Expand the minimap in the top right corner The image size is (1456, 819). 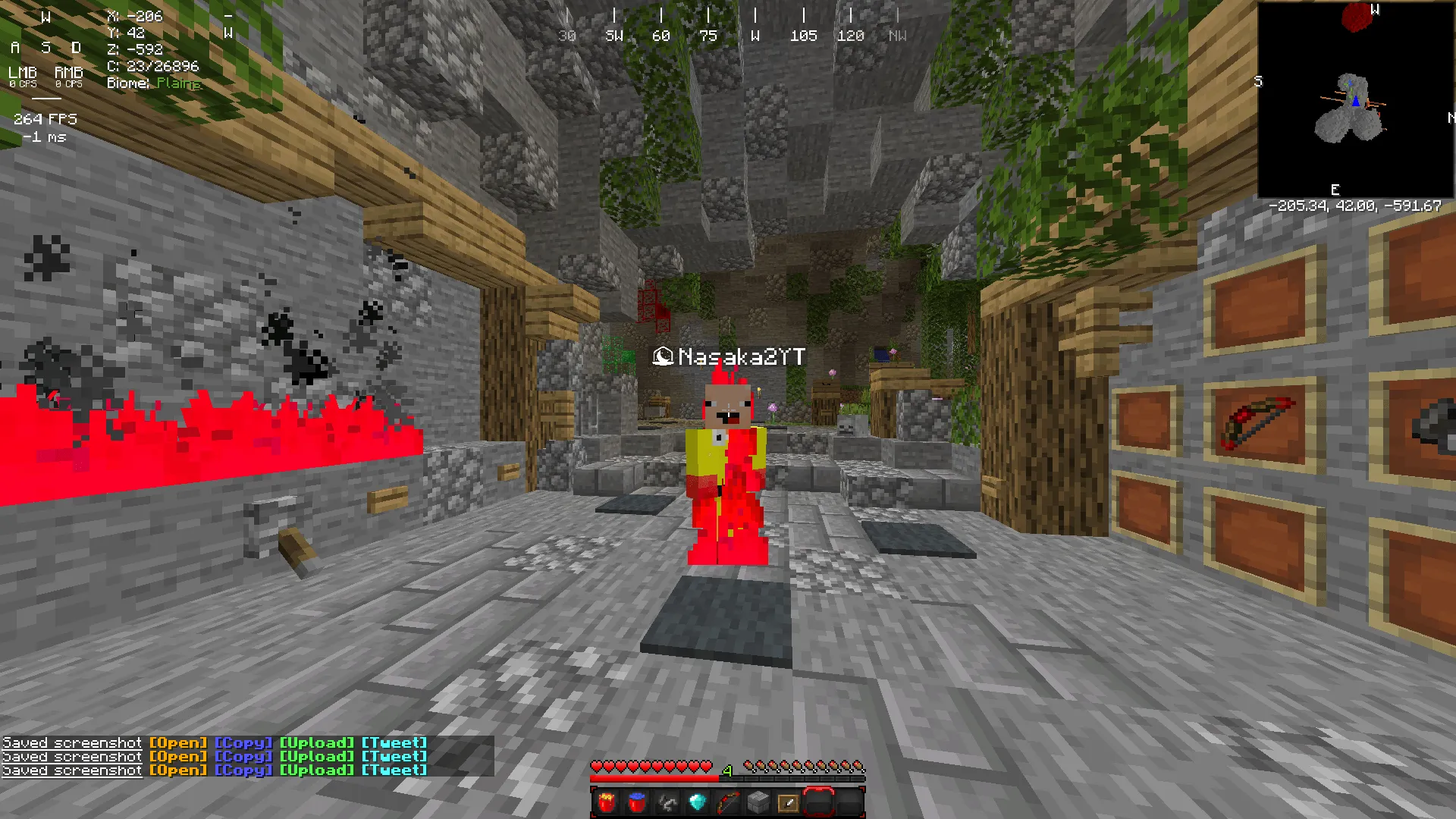point(1356,99)
